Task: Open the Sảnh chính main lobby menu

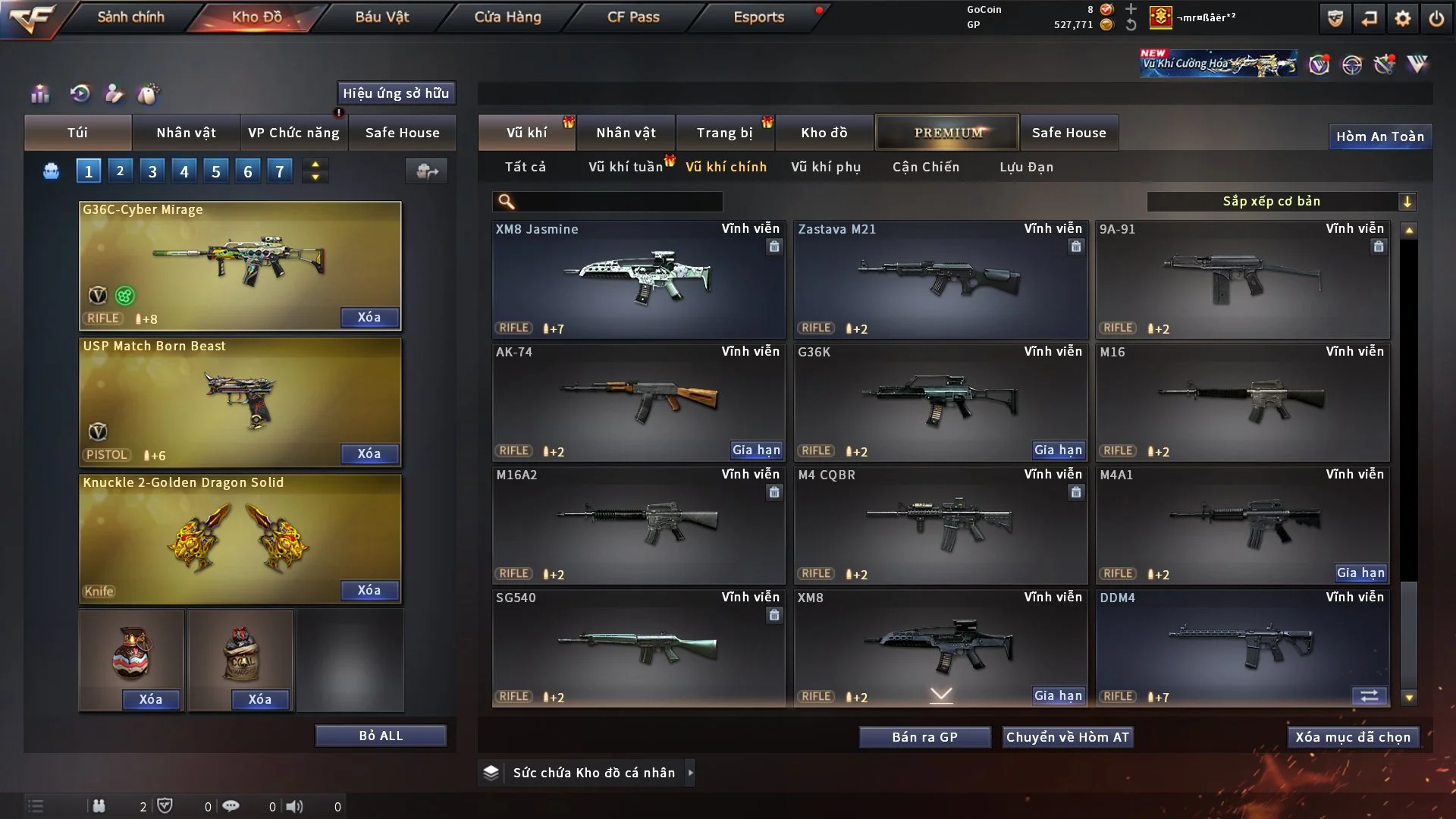Action: click(x=130, y=17)
